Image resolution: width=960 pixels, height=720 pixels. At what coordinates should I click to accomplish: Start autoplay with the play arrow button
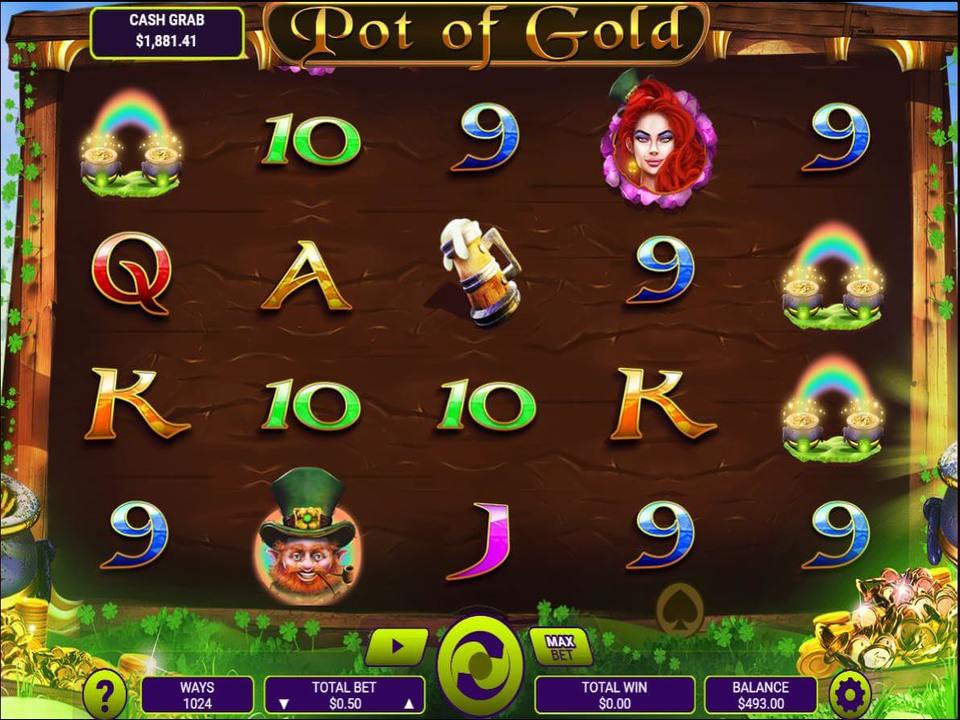pos(396,647)
